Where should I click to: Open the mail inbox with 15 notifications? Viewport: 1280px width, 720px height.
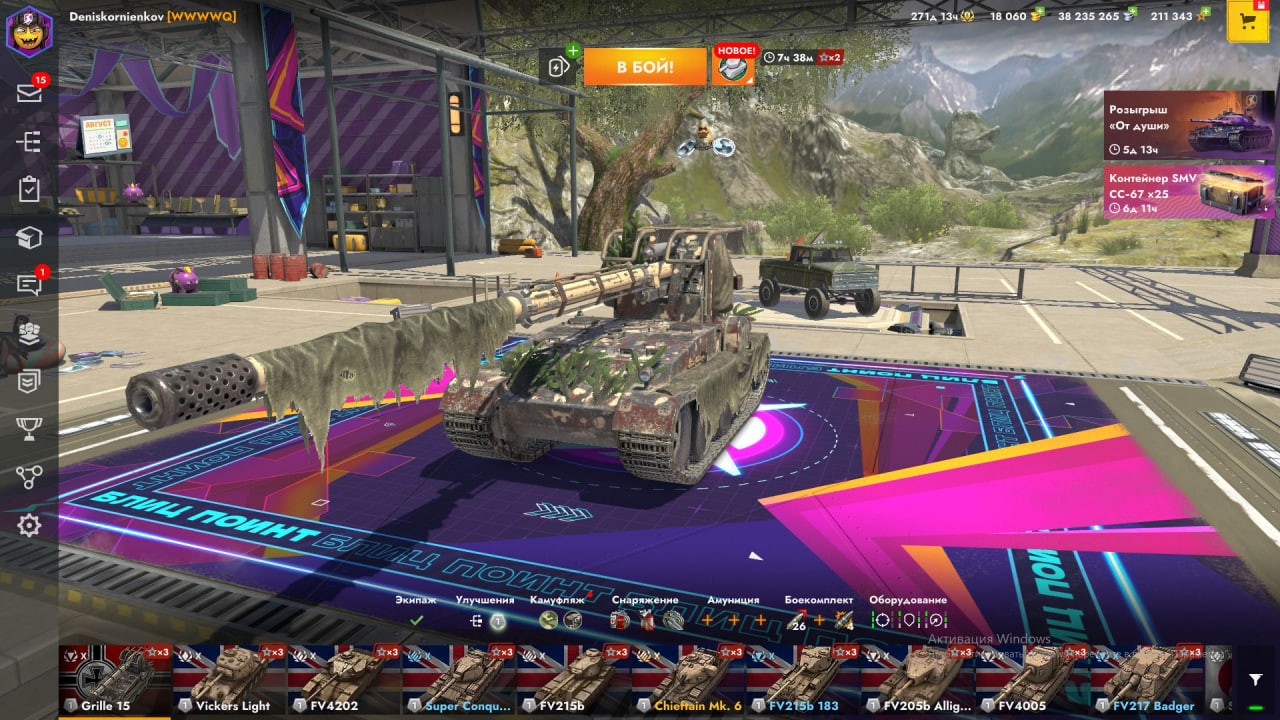[x=29, y=93]
